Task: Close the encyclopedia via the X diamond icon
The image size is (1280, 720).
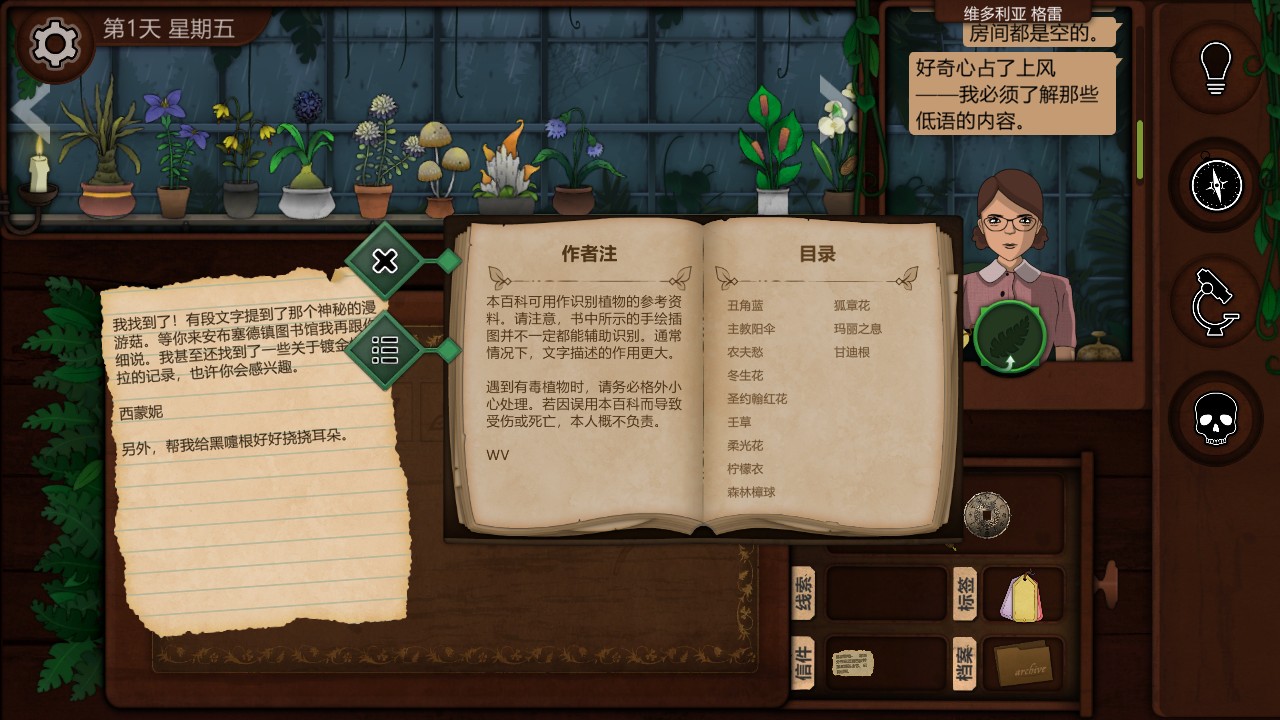Action: [385, 261]
